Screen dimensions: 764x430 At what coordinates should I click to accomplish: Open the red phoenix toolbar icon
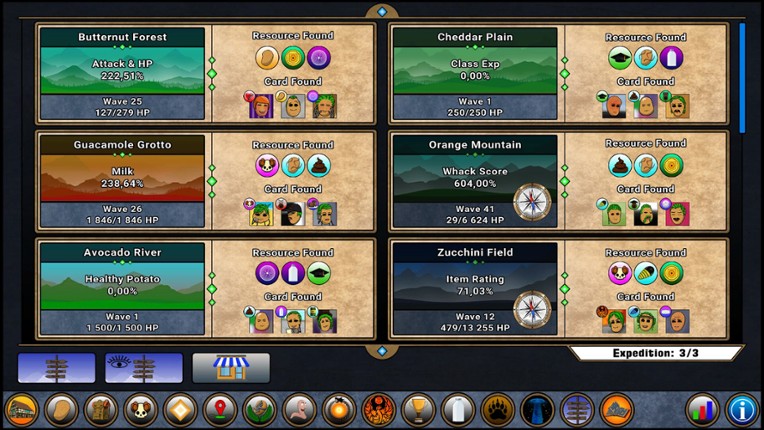coord(377,409)
